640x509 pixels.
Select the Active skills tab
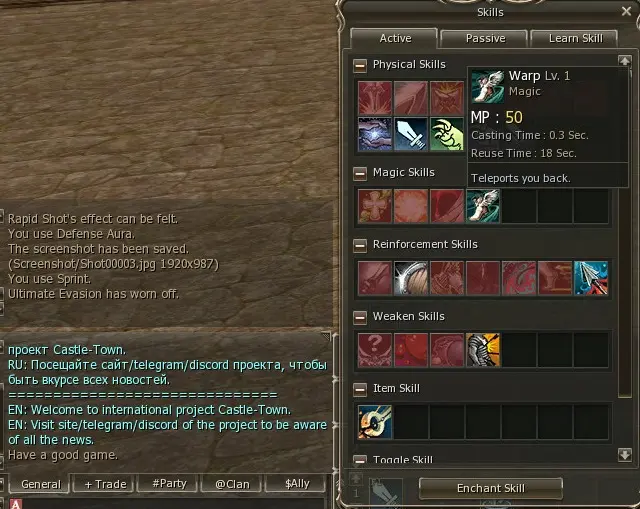(x=395, y=38)
